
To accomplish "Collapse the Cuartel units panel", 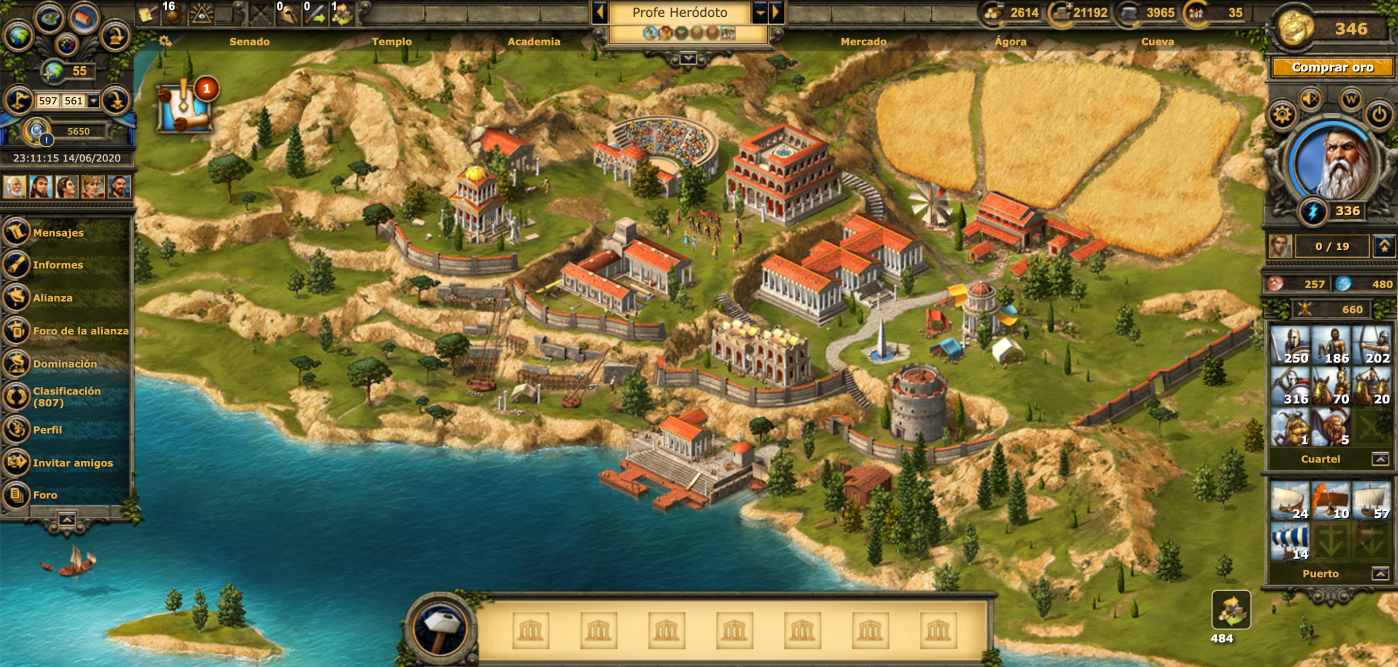I will [x=1380, y=459].
